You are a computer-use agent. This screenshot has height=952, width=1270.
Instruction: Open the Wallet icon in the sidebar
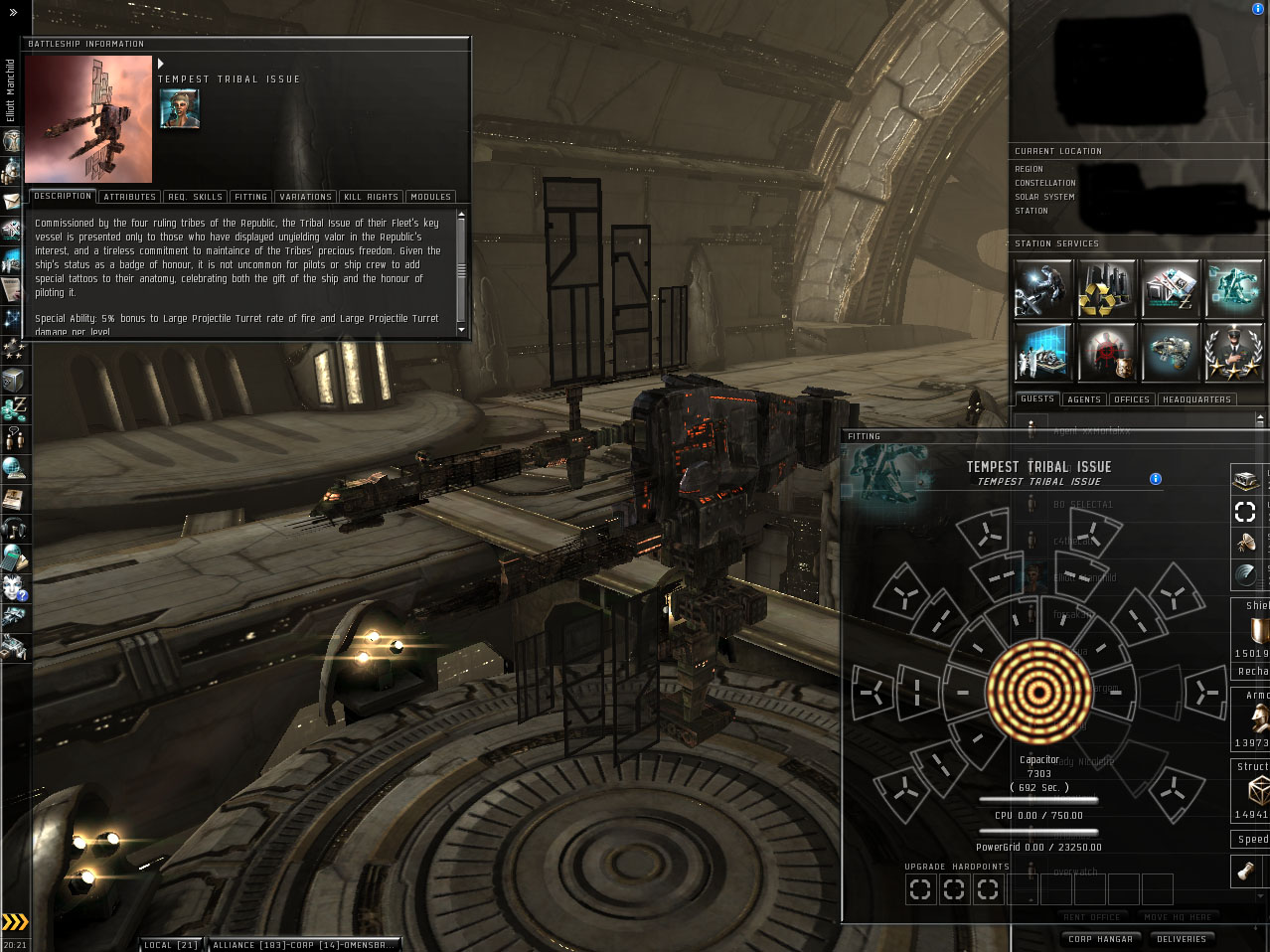pyautogui.click(x=14, y=409)
